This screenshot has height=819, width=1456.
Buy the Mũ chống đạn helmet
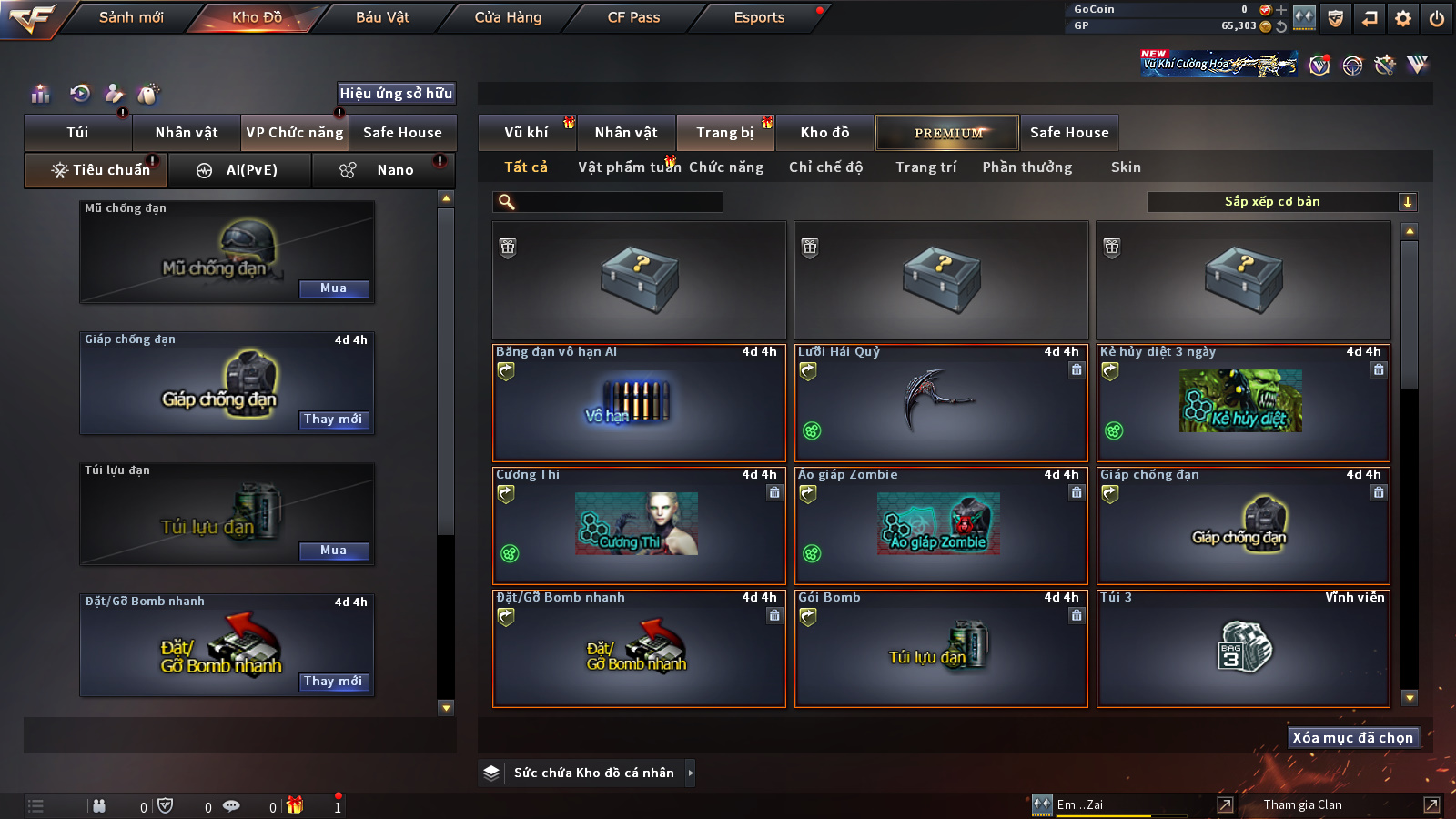[334, 288]
